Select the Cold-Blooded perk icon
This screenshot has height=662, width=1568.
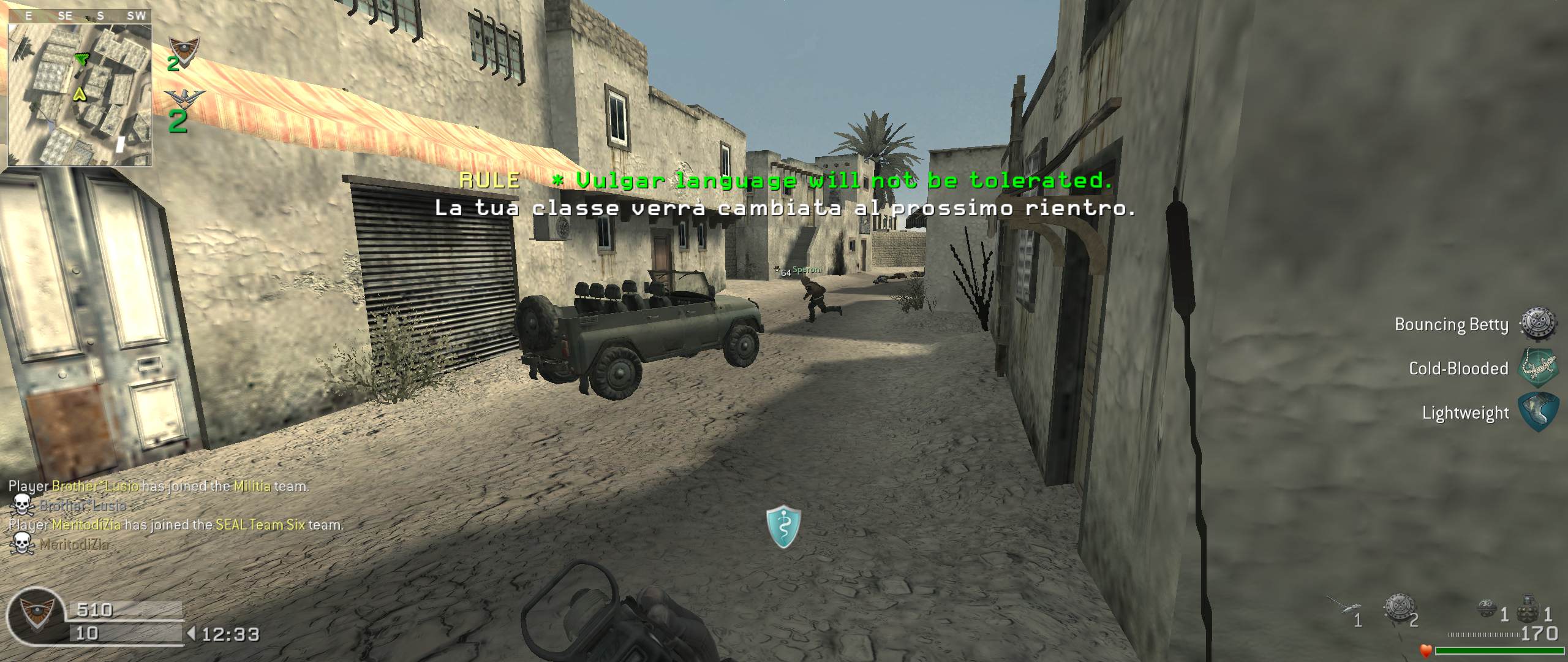pos(1538,368)
